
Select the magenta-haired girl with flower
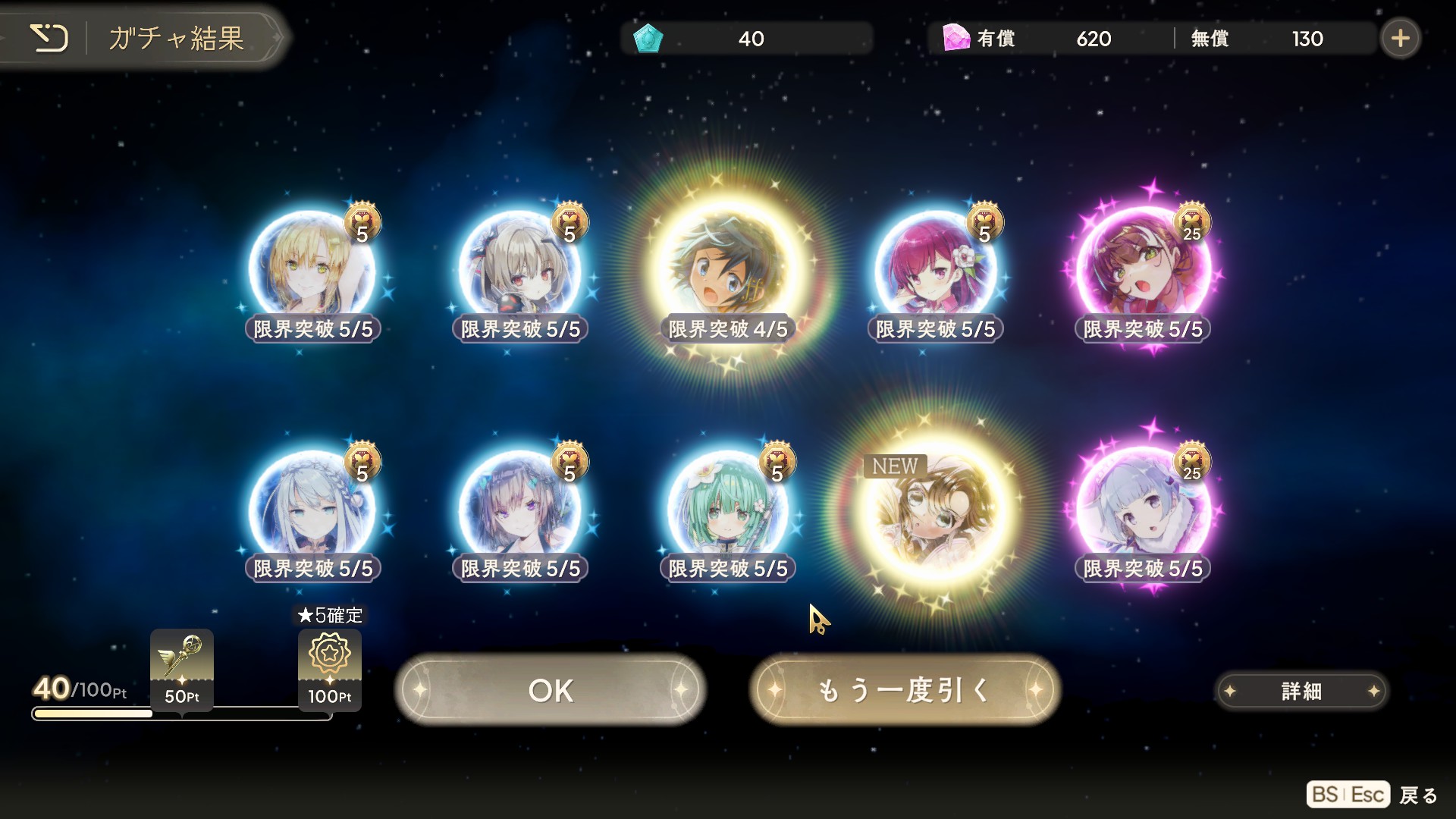934,269
